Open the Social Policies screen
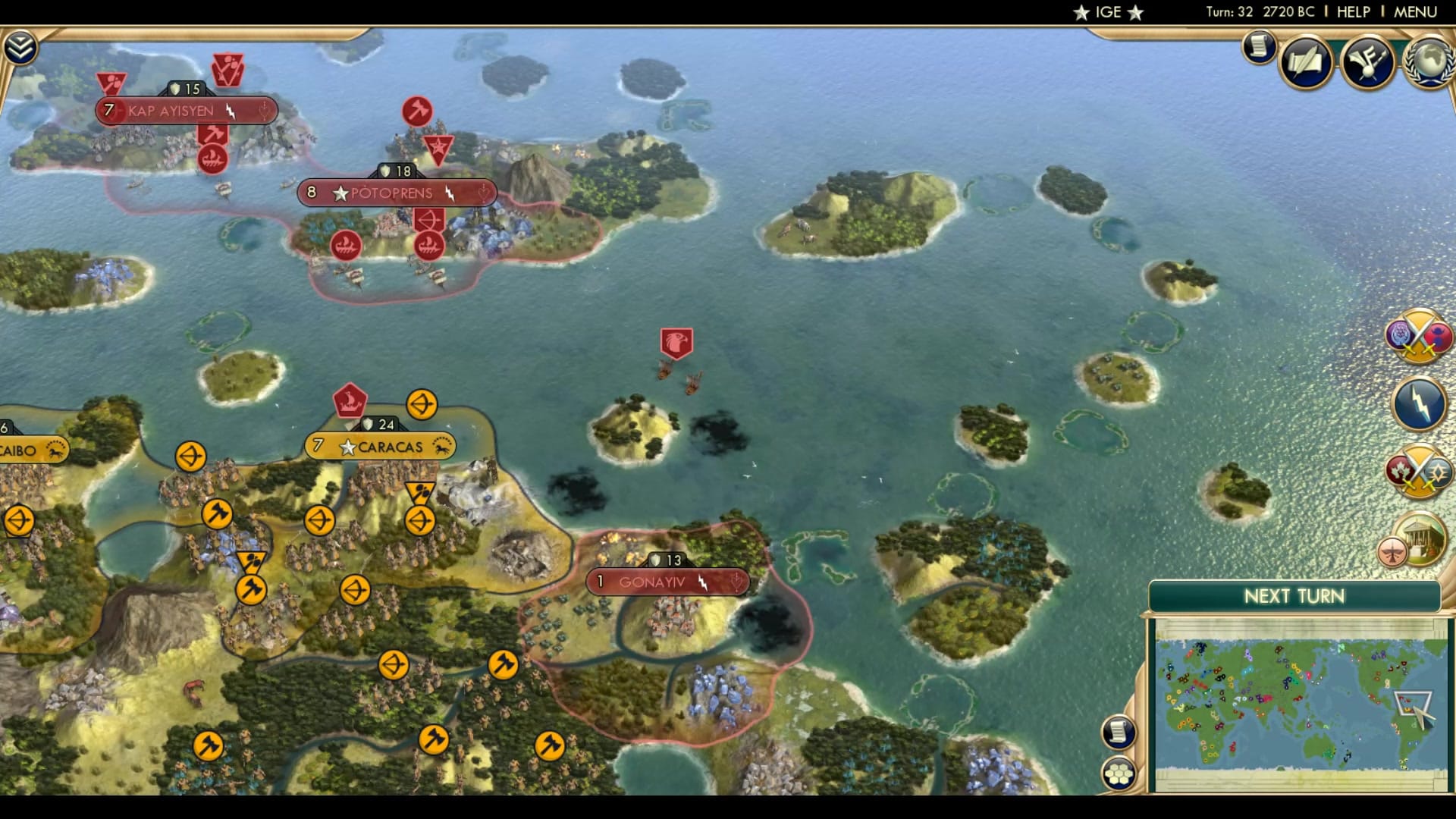Image resolution: width=1456 pixels, height=819 pixels. [1306, 61]
